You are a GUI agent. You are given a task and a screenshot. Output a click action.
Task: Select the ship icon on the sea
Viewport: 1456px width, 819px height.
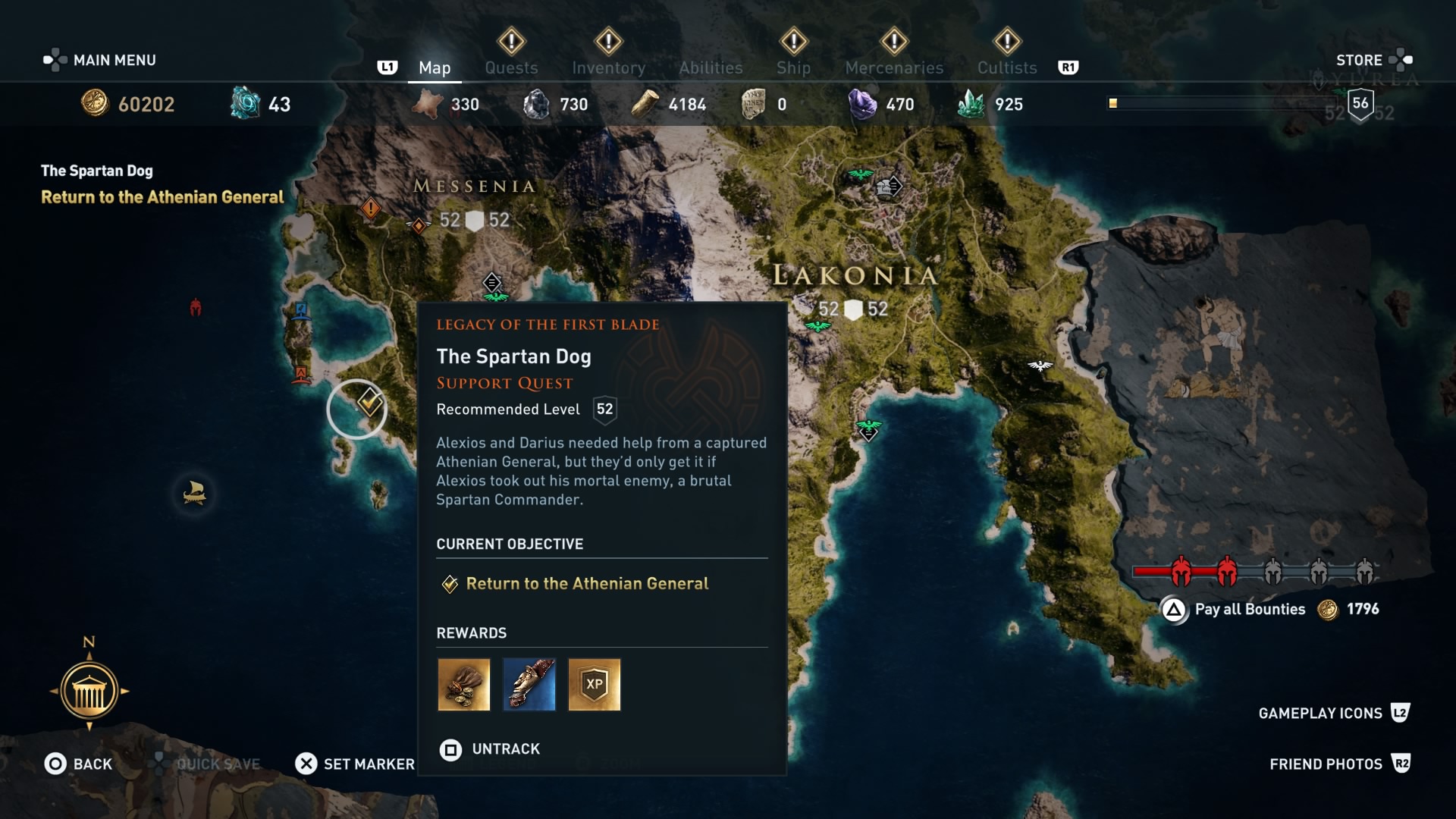(x=194, y=494)
